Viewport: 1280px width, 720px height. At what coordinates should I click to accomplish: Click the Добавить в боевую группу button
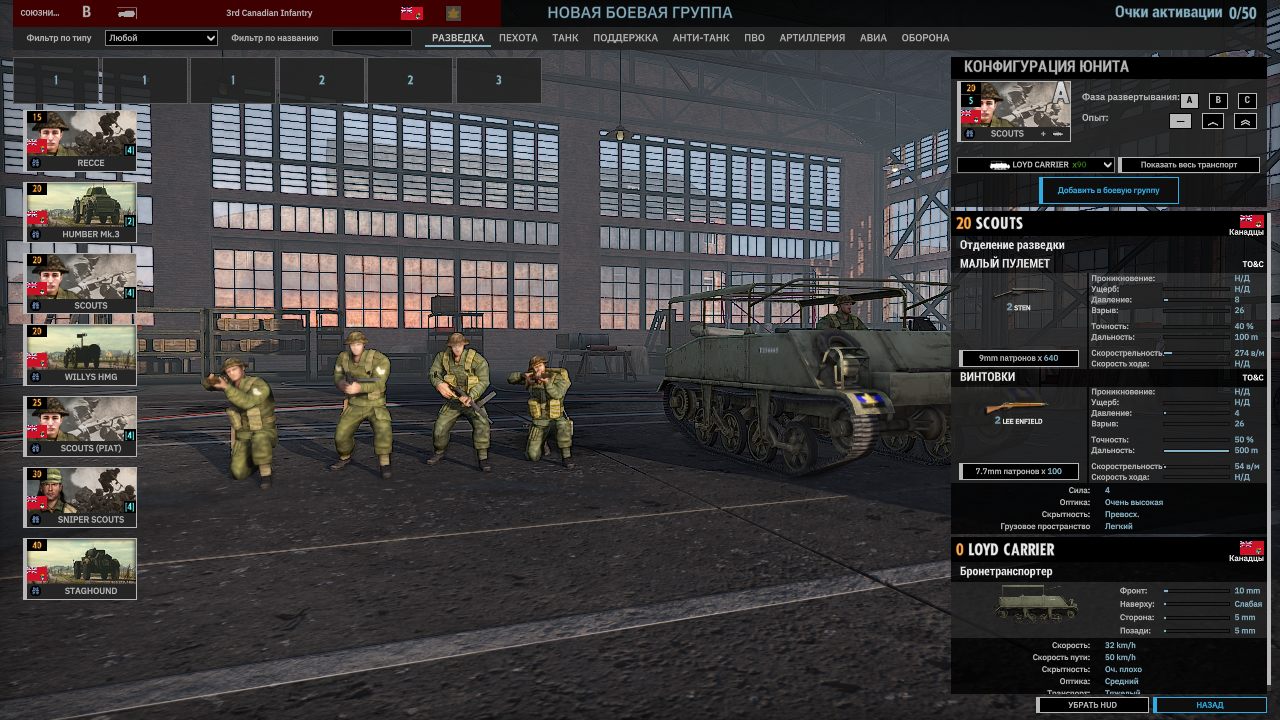pyautogui.click(x=1108, y=191)
